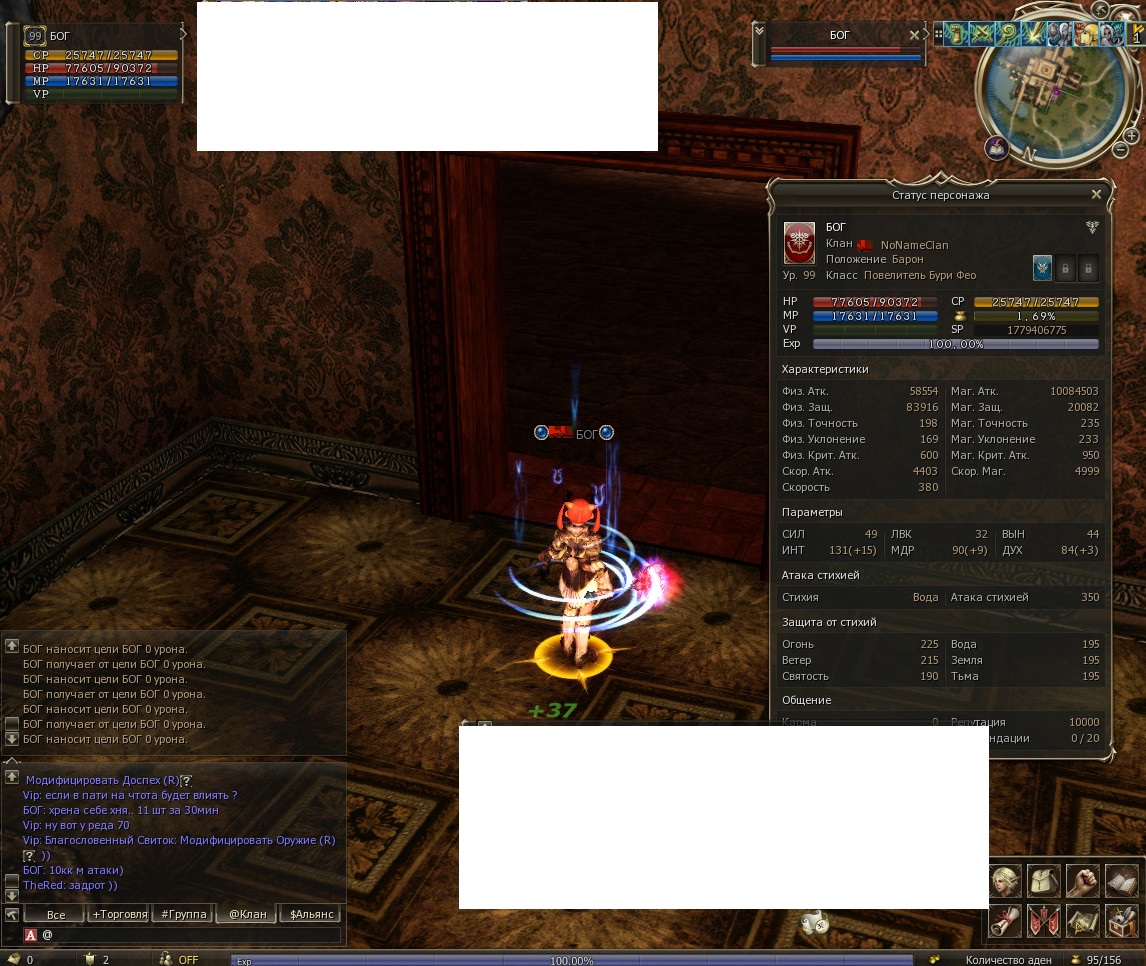Switch to the @Клан chat tab

[x=247, y=914]
